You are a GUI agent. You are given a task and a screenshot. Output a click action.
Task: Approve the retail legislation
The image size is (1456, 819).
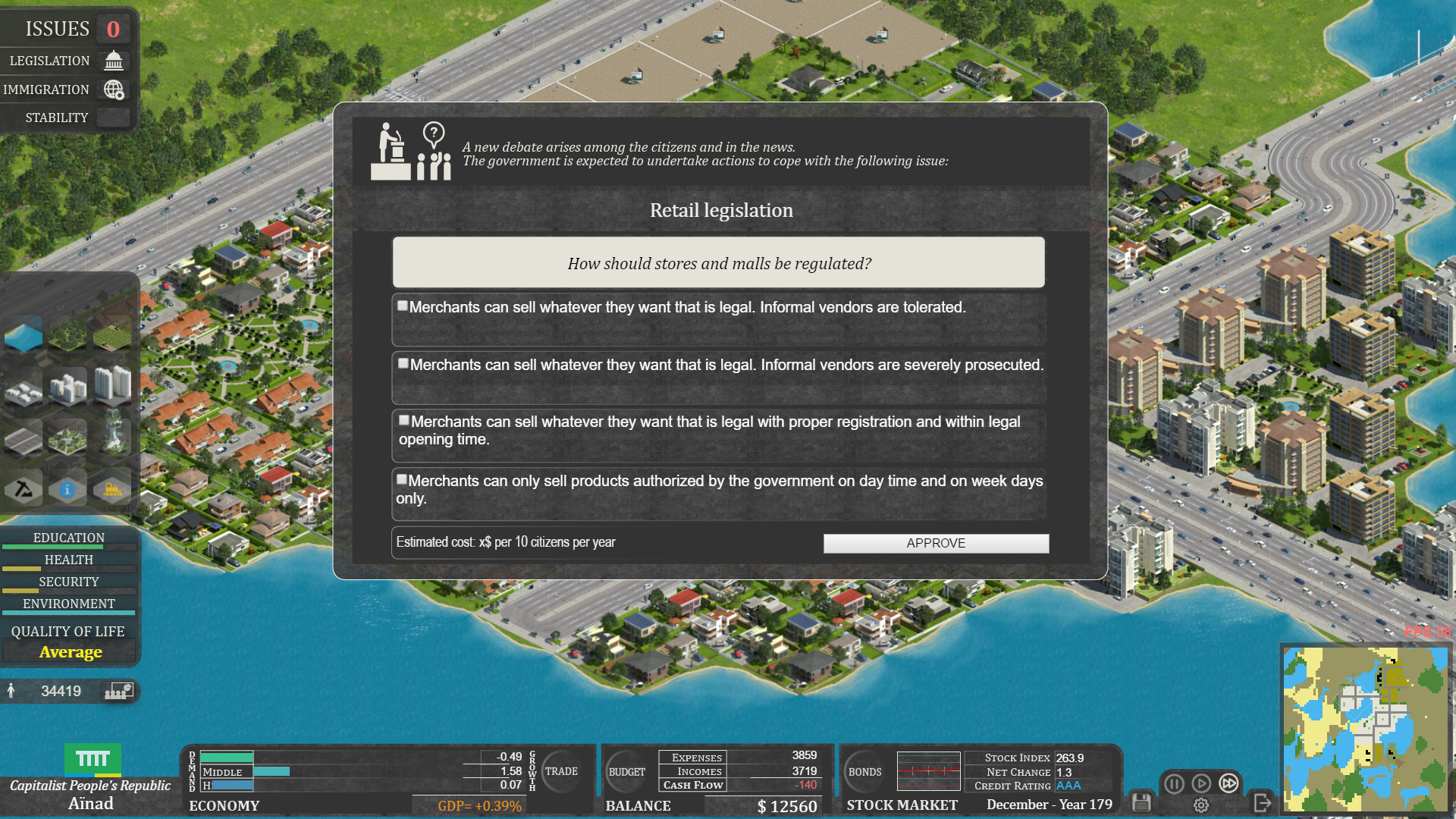(936, 543)
